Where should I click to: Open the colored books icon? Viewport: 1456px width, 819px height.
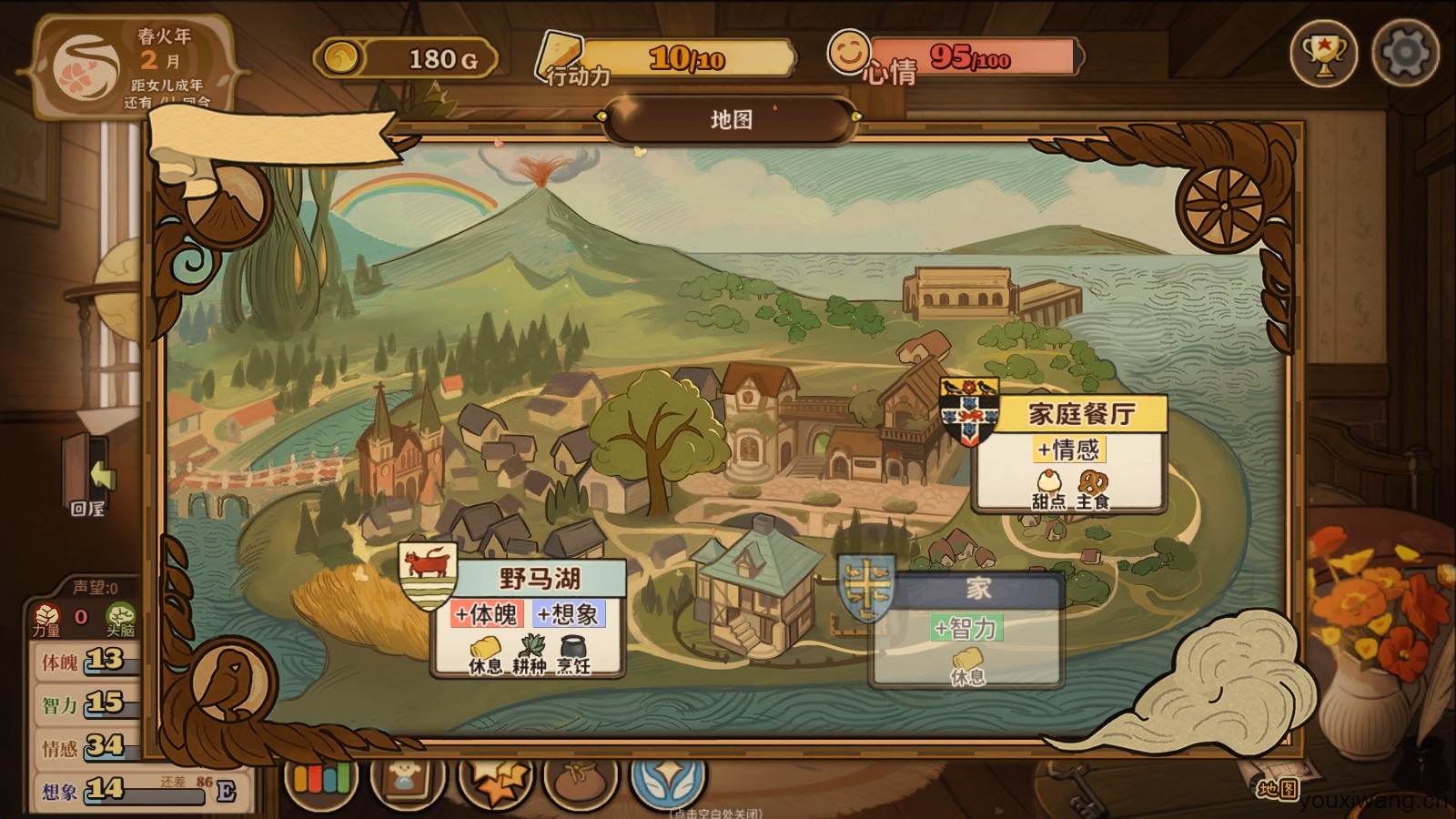[x=320, y=780]
